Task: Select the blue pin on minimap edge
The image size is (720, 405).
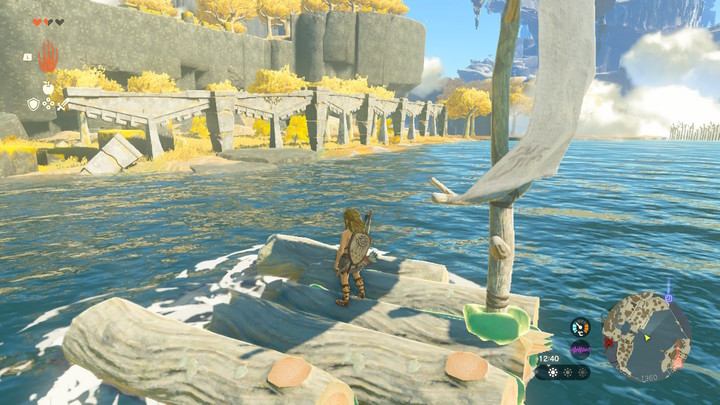Action: coord(668,297)
